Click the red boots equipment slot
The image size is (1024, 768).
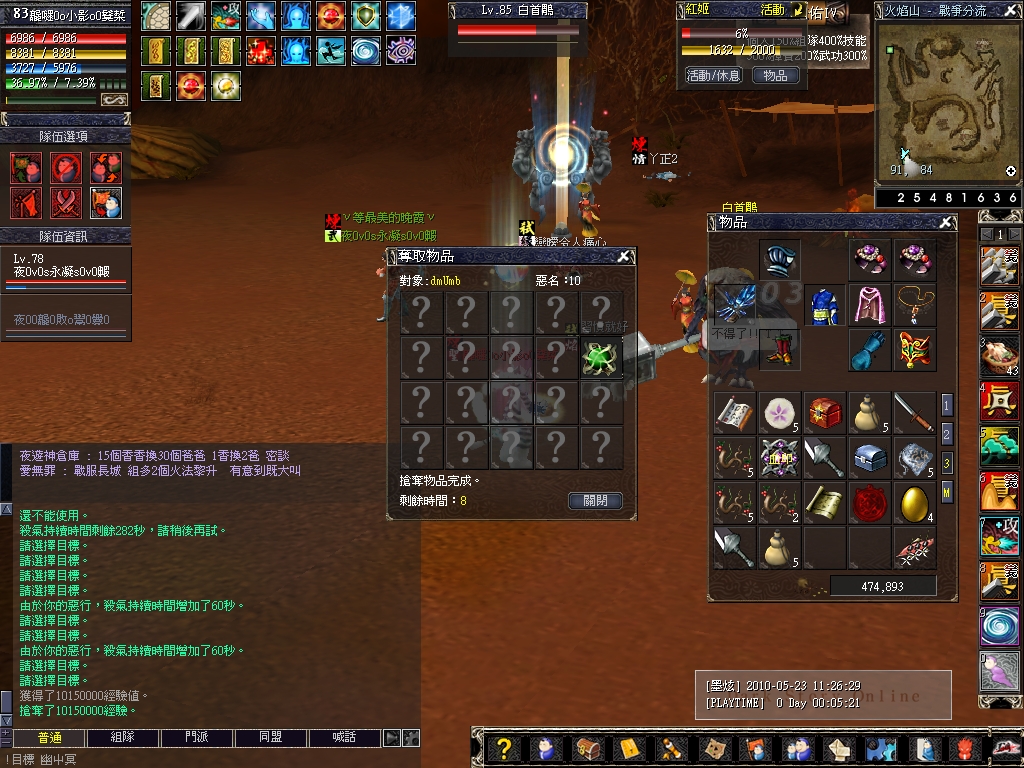point(780,350)
